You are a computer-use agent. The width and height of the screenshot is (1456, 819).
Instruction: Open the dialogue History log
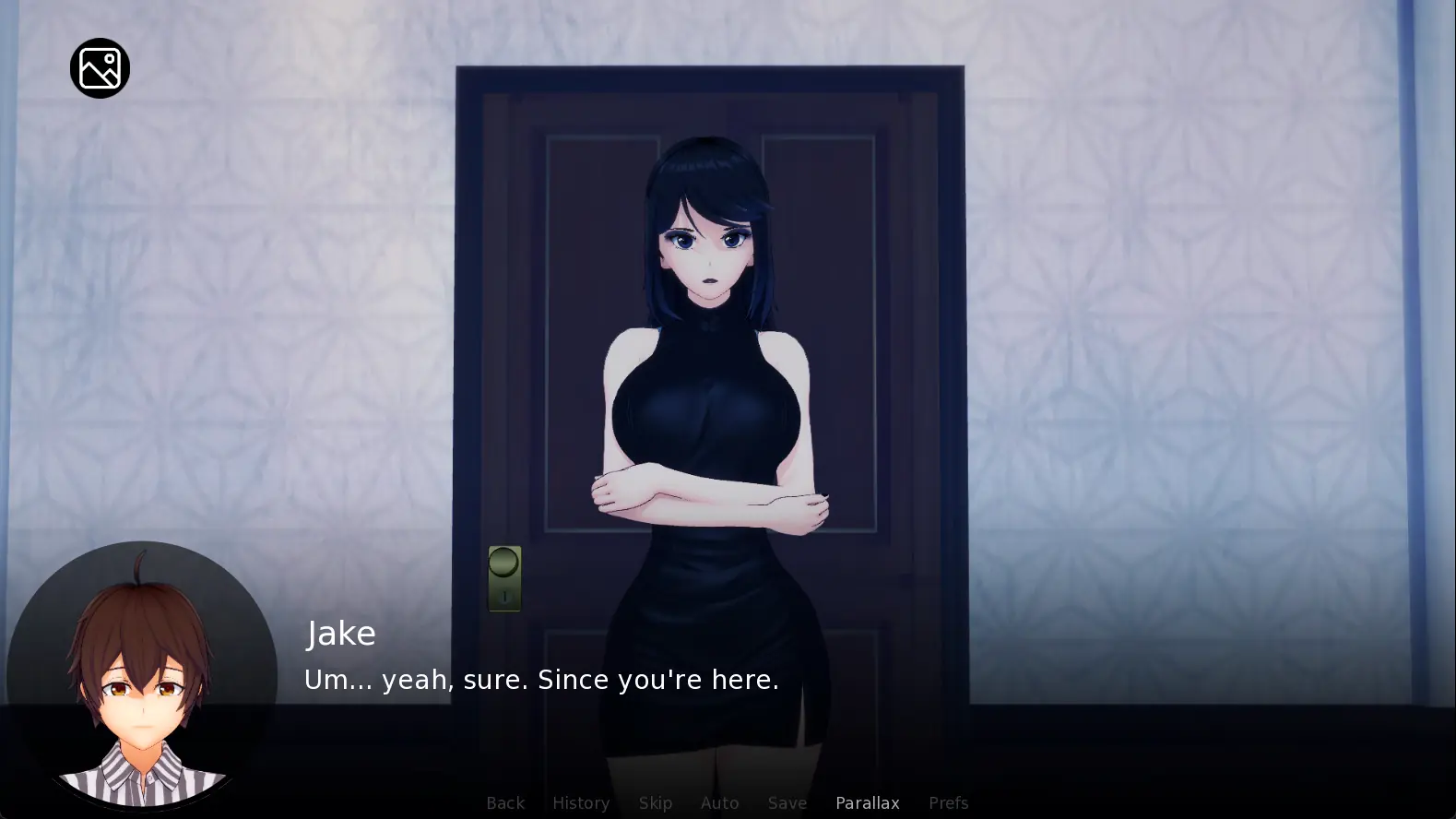[x=581, y=802]
